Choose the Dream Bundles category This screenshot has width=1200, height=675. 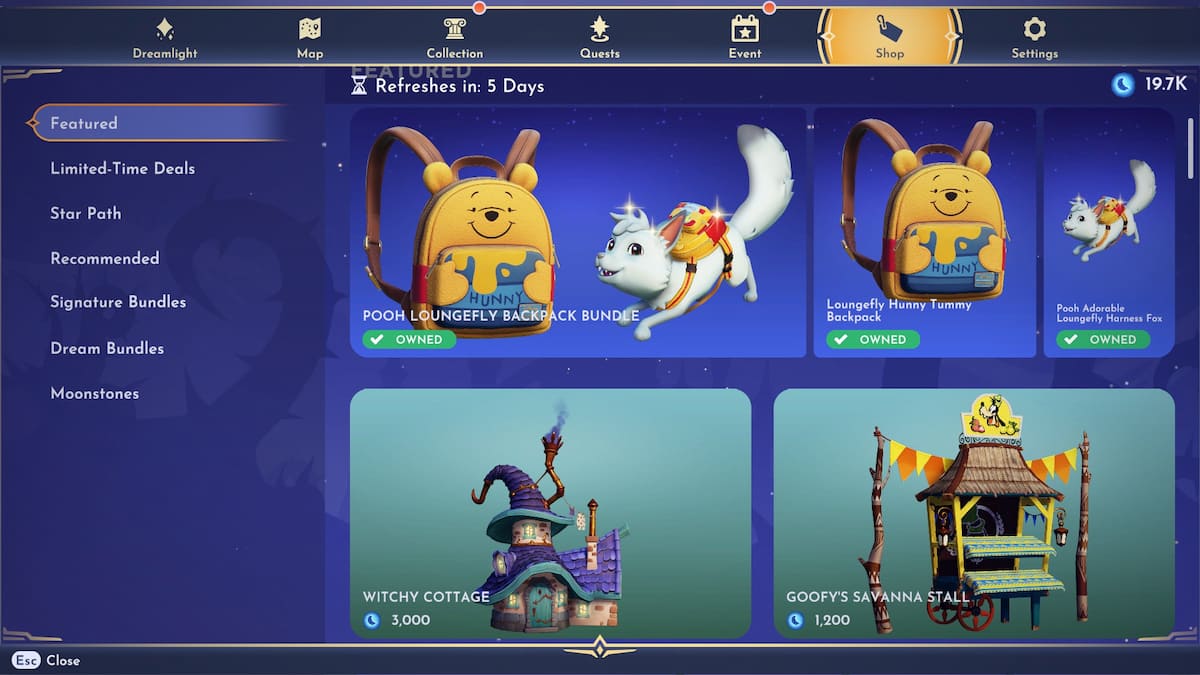(107, 348)
